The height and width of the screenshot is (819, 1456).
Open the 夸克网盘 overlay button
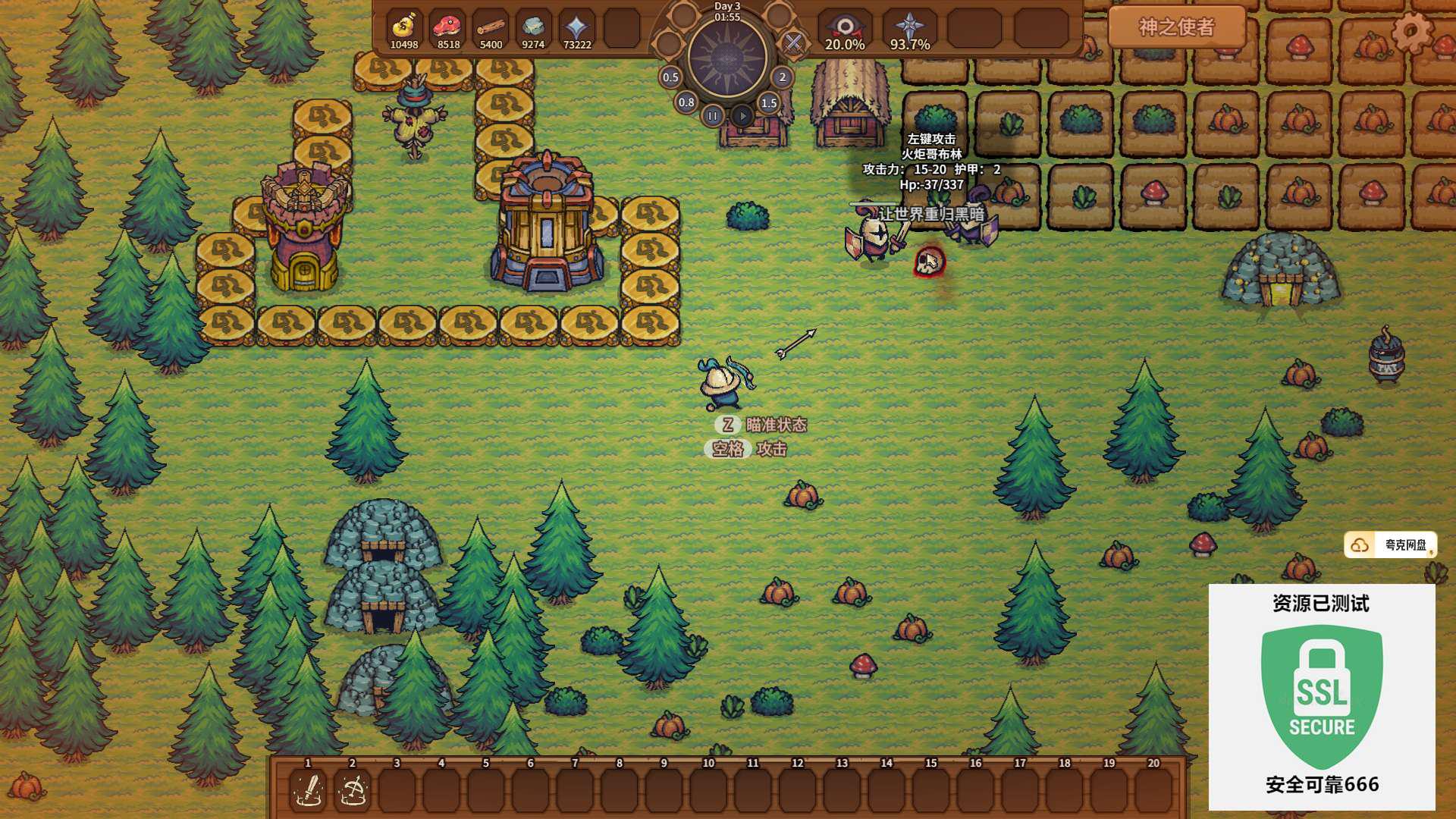(1390, 544)
